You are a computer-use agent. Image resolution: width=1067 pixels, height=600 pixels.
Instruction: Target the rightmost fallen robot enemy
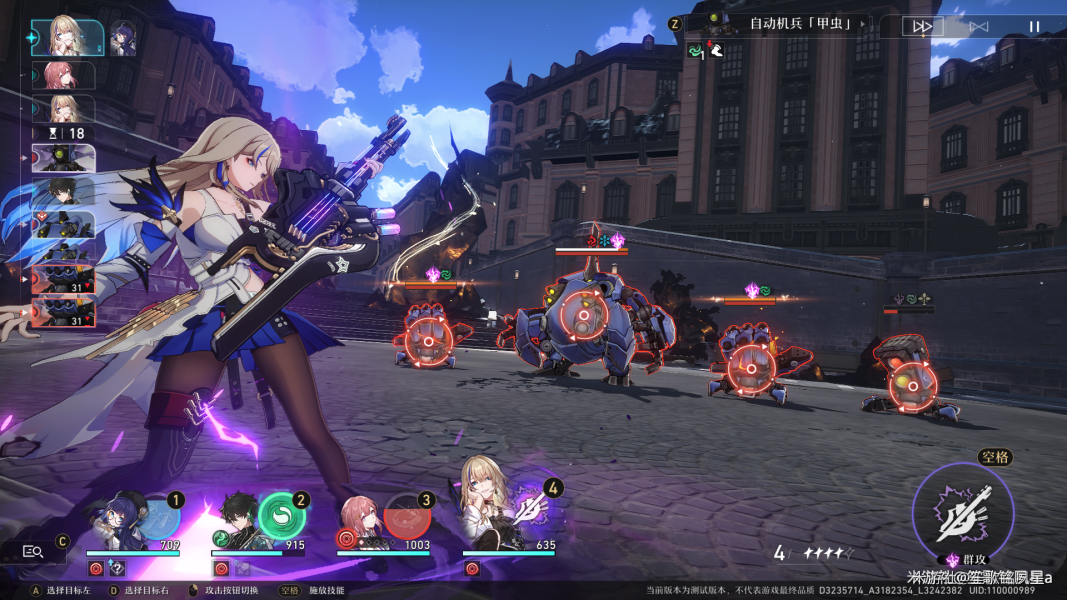click(912, 380)
